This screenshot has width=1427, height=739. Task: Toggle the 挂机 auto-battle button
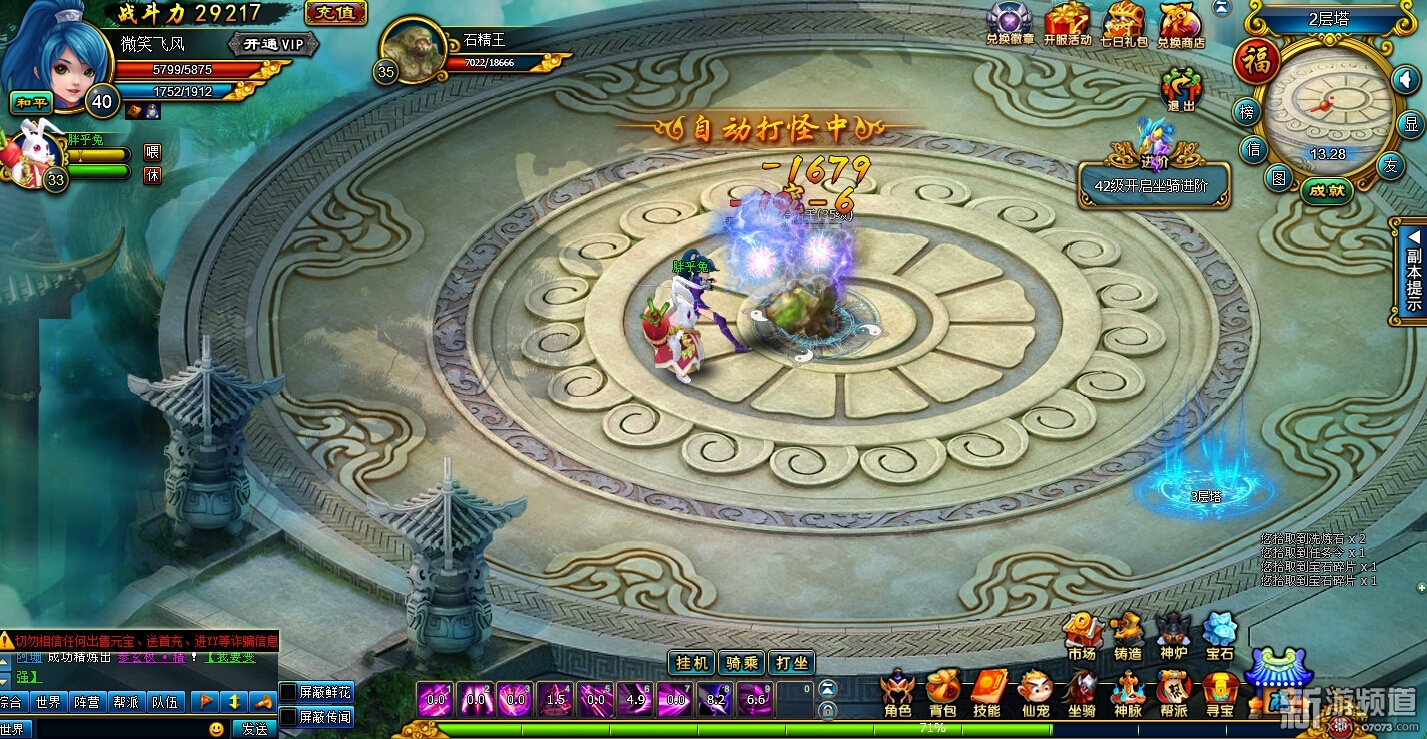691,662
